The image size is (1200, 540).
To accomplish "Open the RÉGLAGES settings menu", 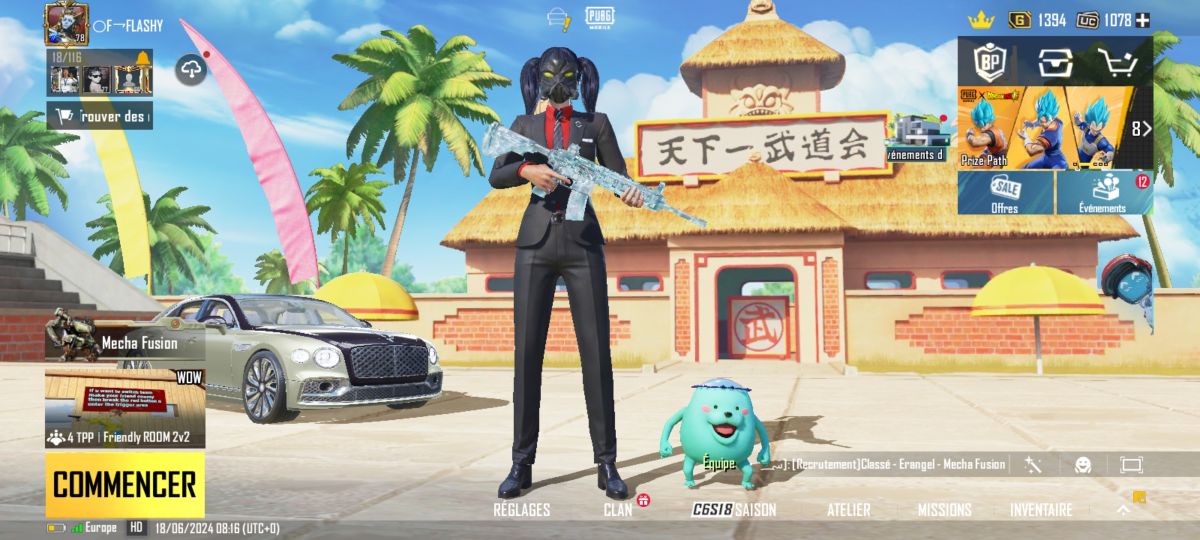I will 521,510.
